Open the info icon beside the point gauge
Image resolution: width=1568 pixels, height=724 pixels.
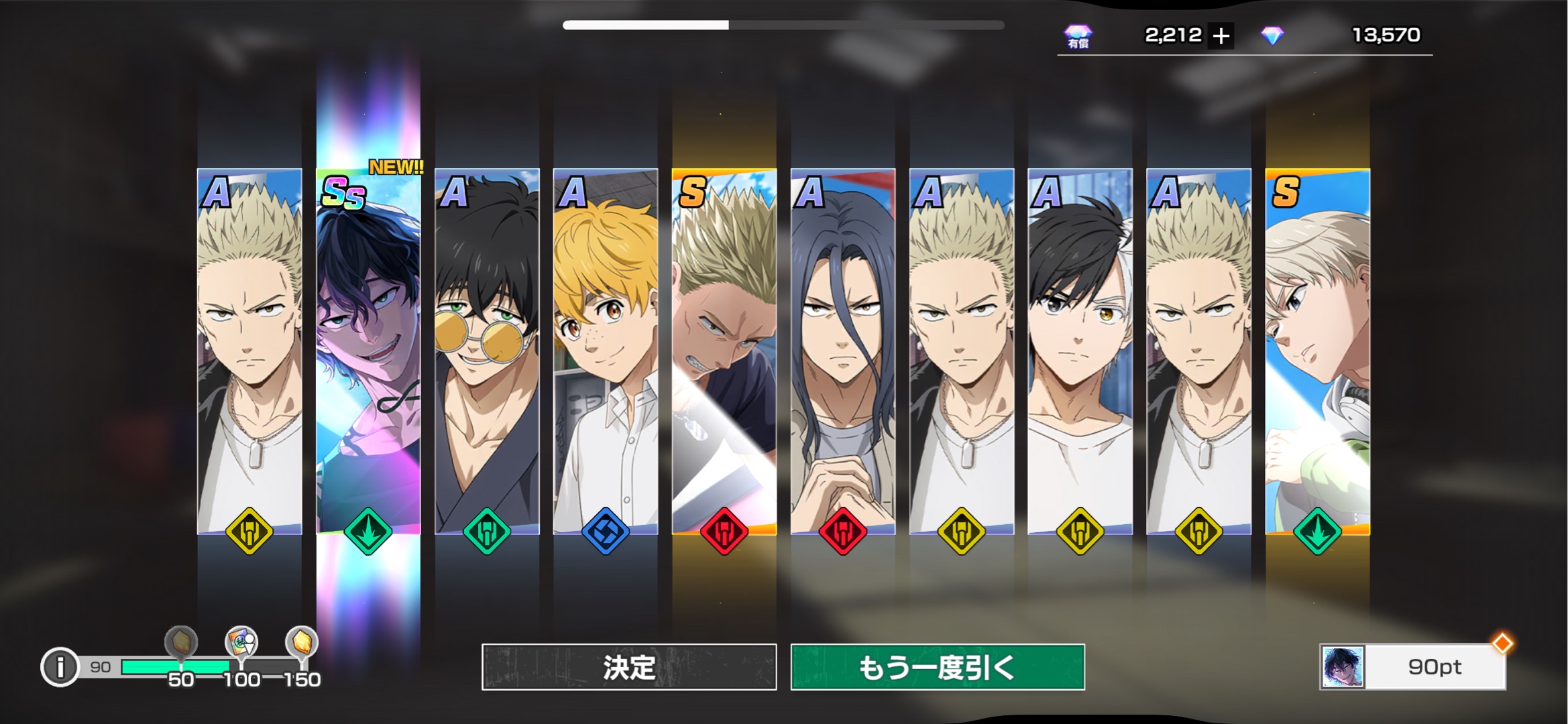pyautogui.click(x=60, y=667)
